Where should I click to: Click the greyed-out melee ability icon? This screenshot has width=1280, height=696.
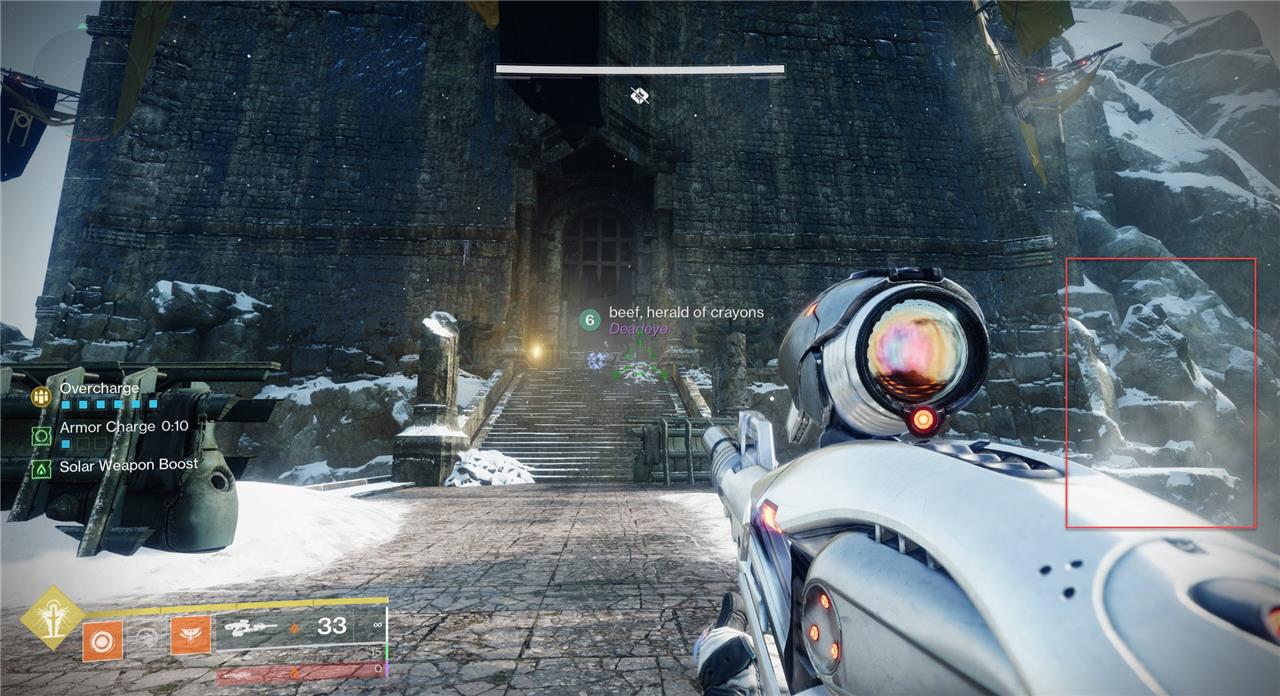[147, 637]
